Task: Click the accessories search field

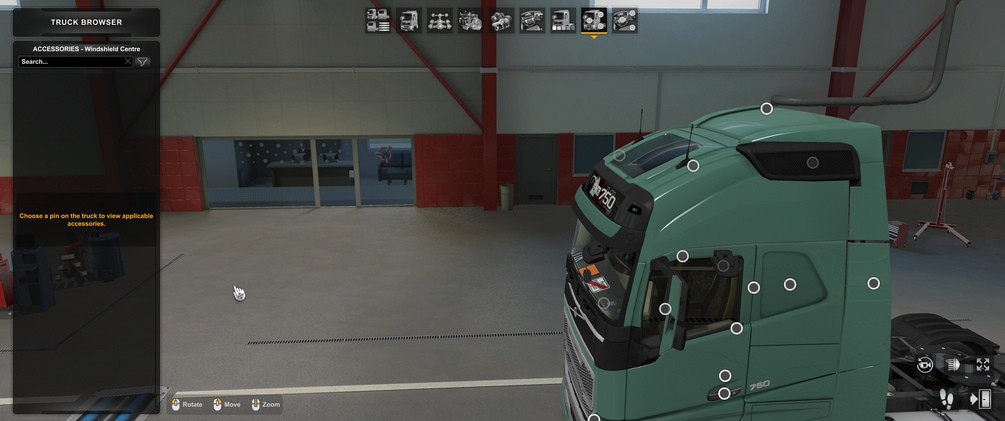Action: point(72,62)
